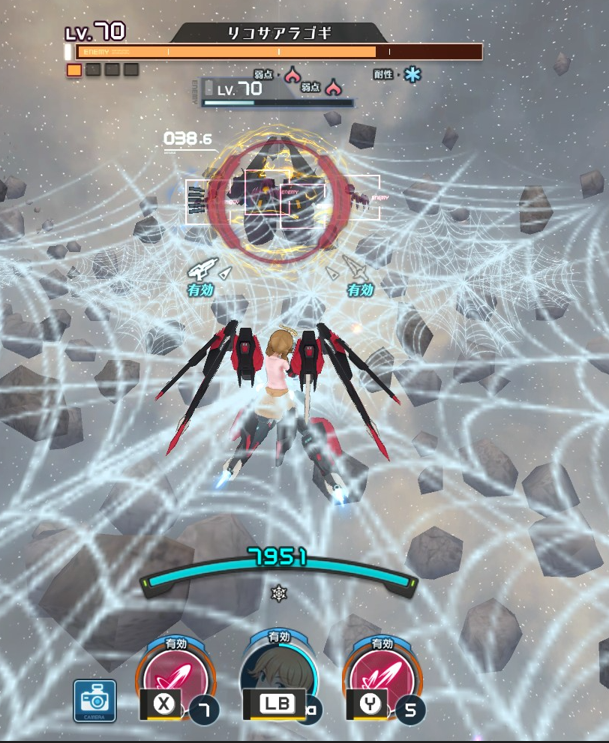609x743 pixels.
Task: Open the Camera photo mode button
Action: [x=95, y=700]
